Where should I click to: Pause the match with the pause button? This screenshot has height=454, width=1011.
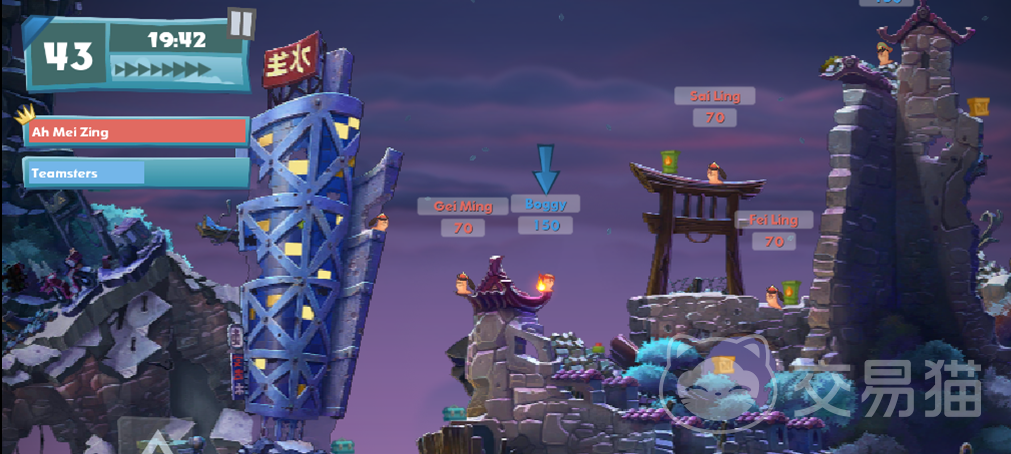point(241,23)
